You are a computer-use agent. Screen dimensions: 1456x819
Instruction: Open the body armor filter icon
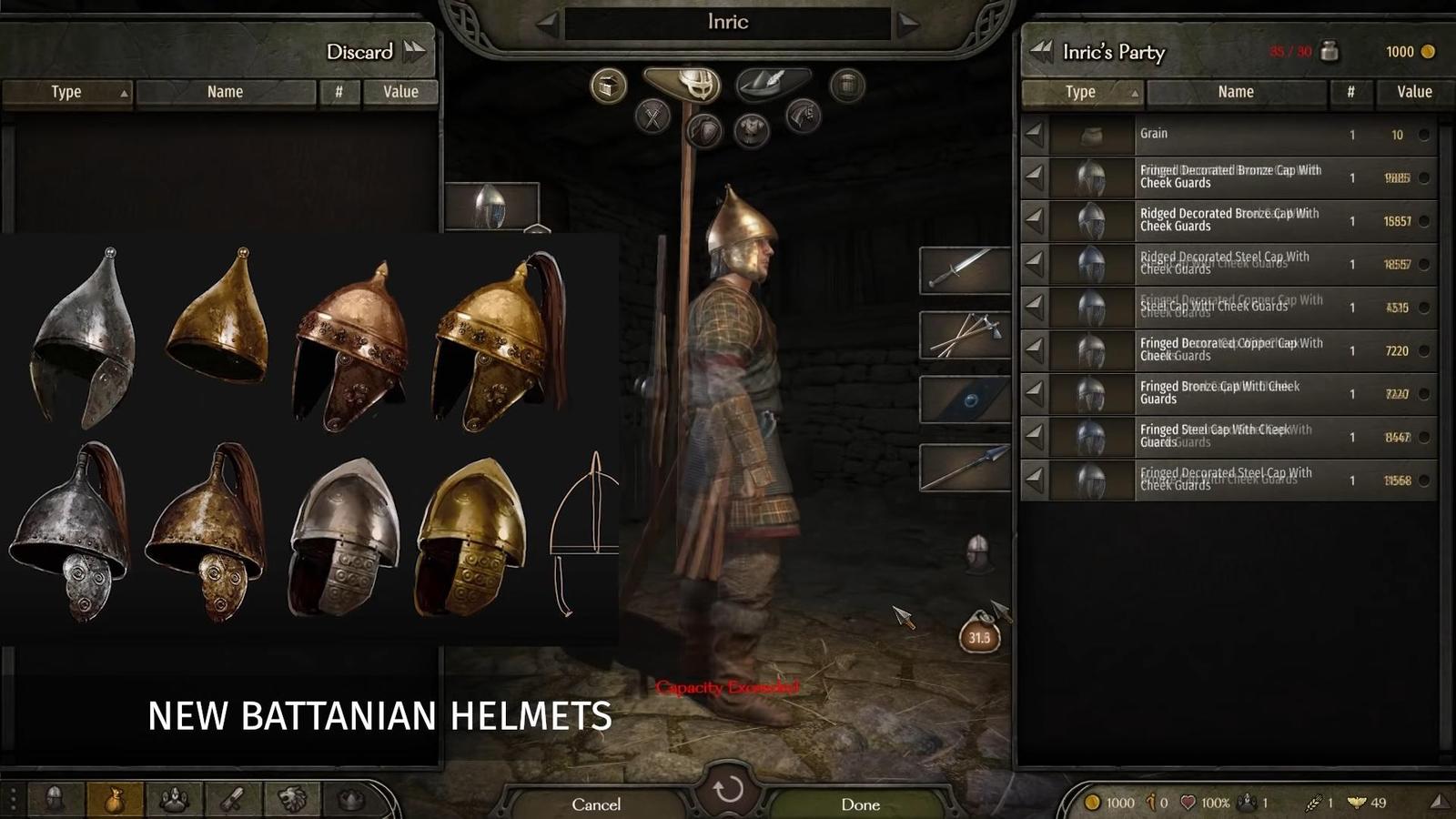click(x=753, y=130)
